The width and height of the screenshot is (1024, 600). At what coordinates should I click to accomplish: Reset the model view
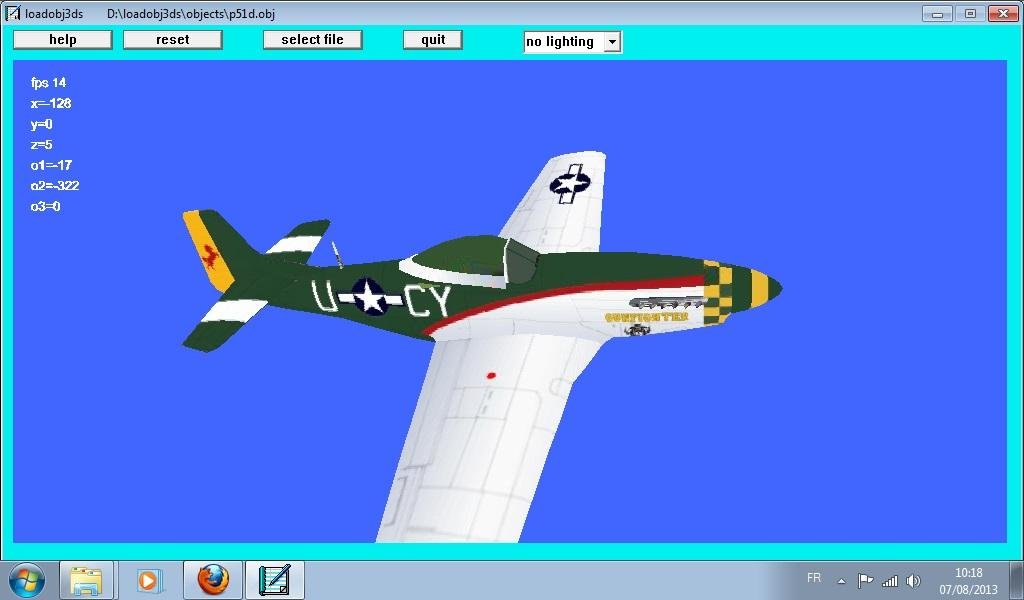(x=172, y=40)
